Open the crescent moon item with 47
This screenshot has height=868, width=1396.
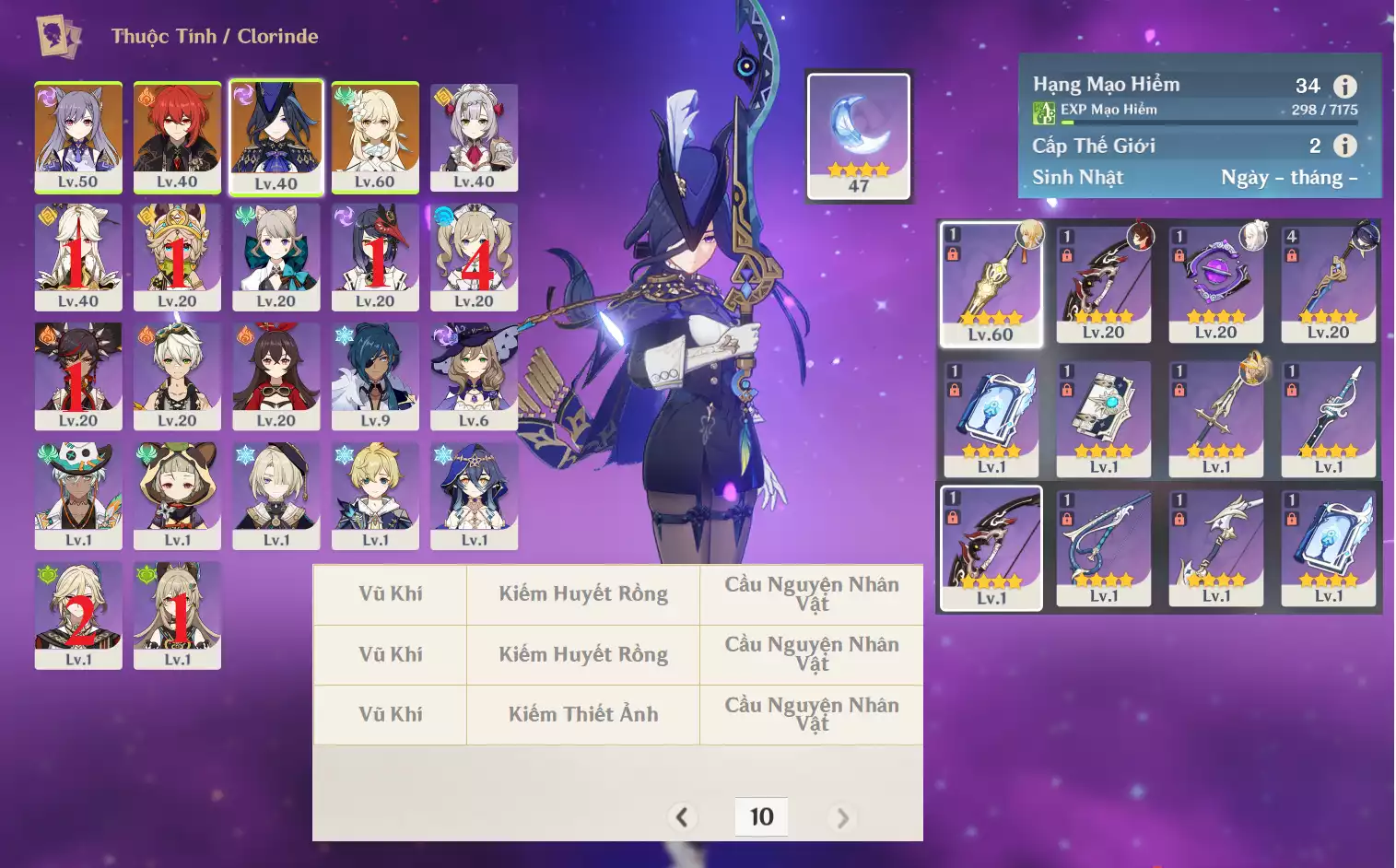point(859,135)
